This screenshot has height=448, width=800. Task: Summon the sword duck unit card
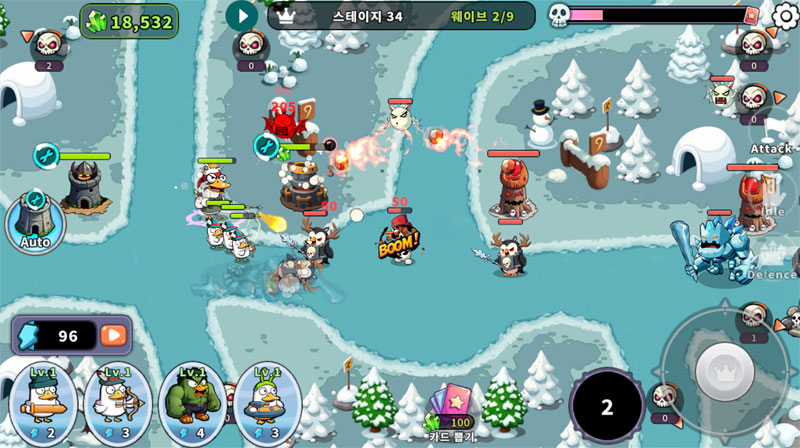pos(43,403)
